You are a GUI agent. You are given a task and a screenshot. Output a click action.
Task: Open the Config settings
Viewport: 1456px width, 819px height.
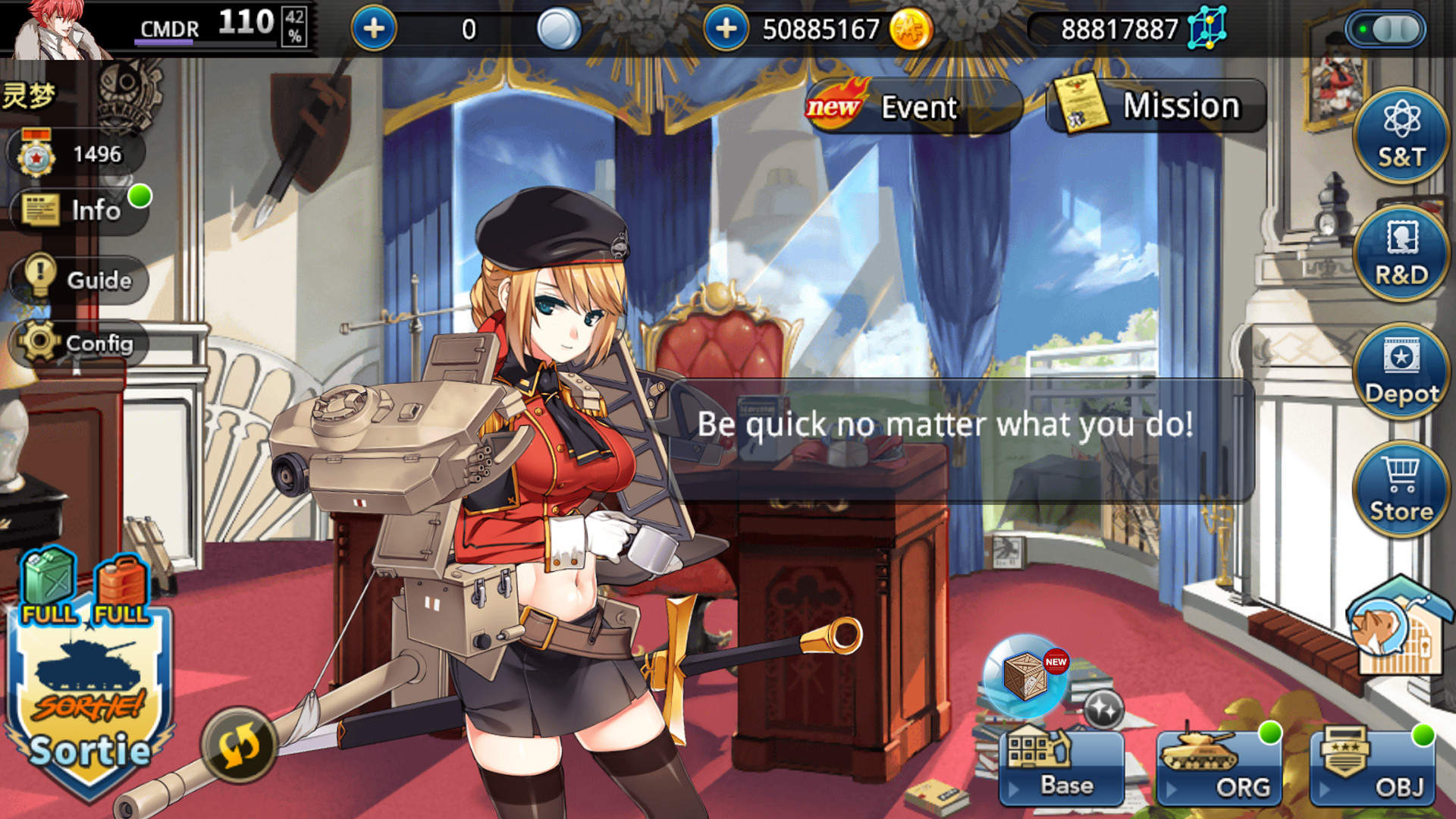(80, 343)
